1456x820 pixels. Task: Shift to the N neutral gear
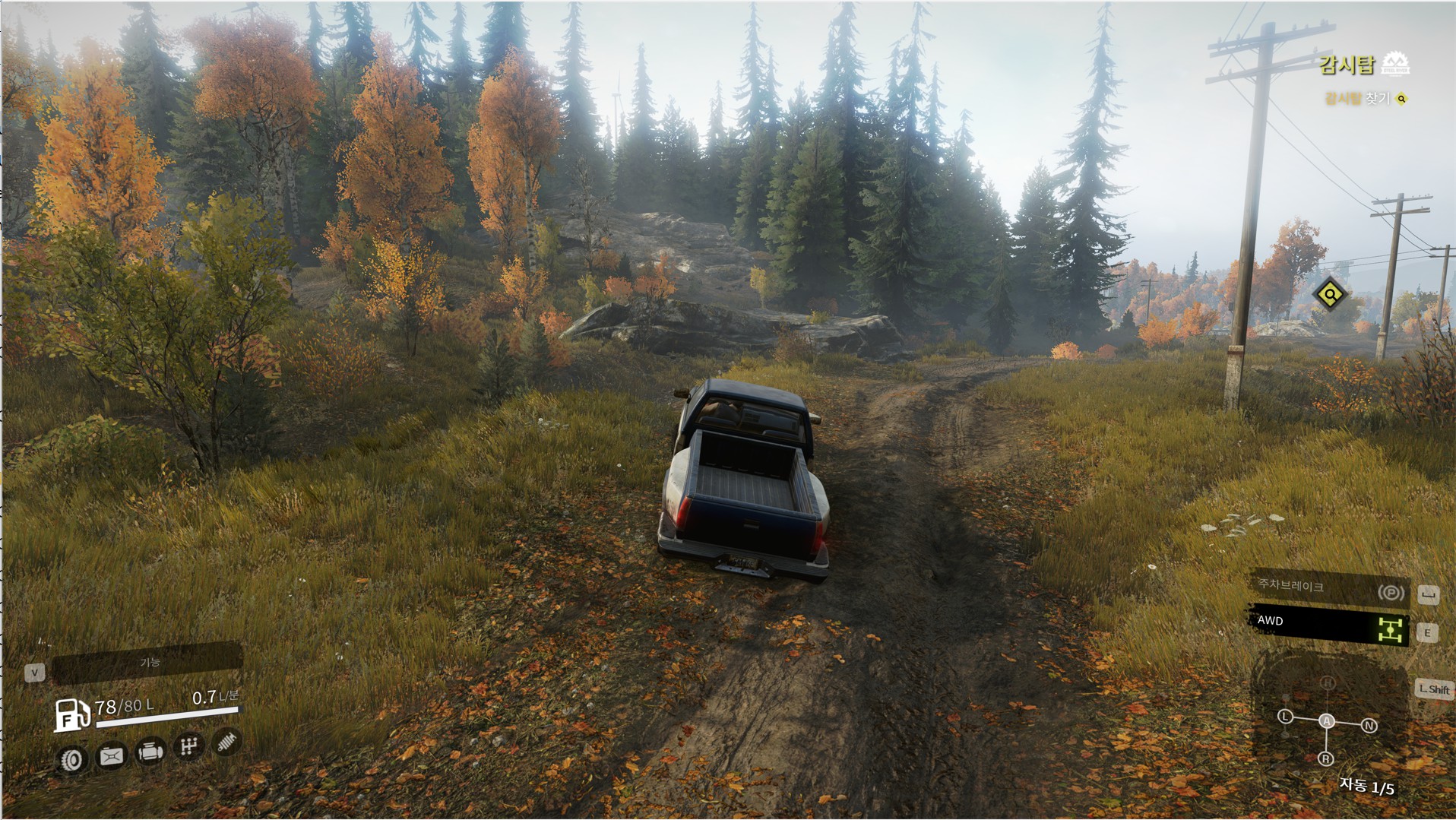click(1369, 726)
